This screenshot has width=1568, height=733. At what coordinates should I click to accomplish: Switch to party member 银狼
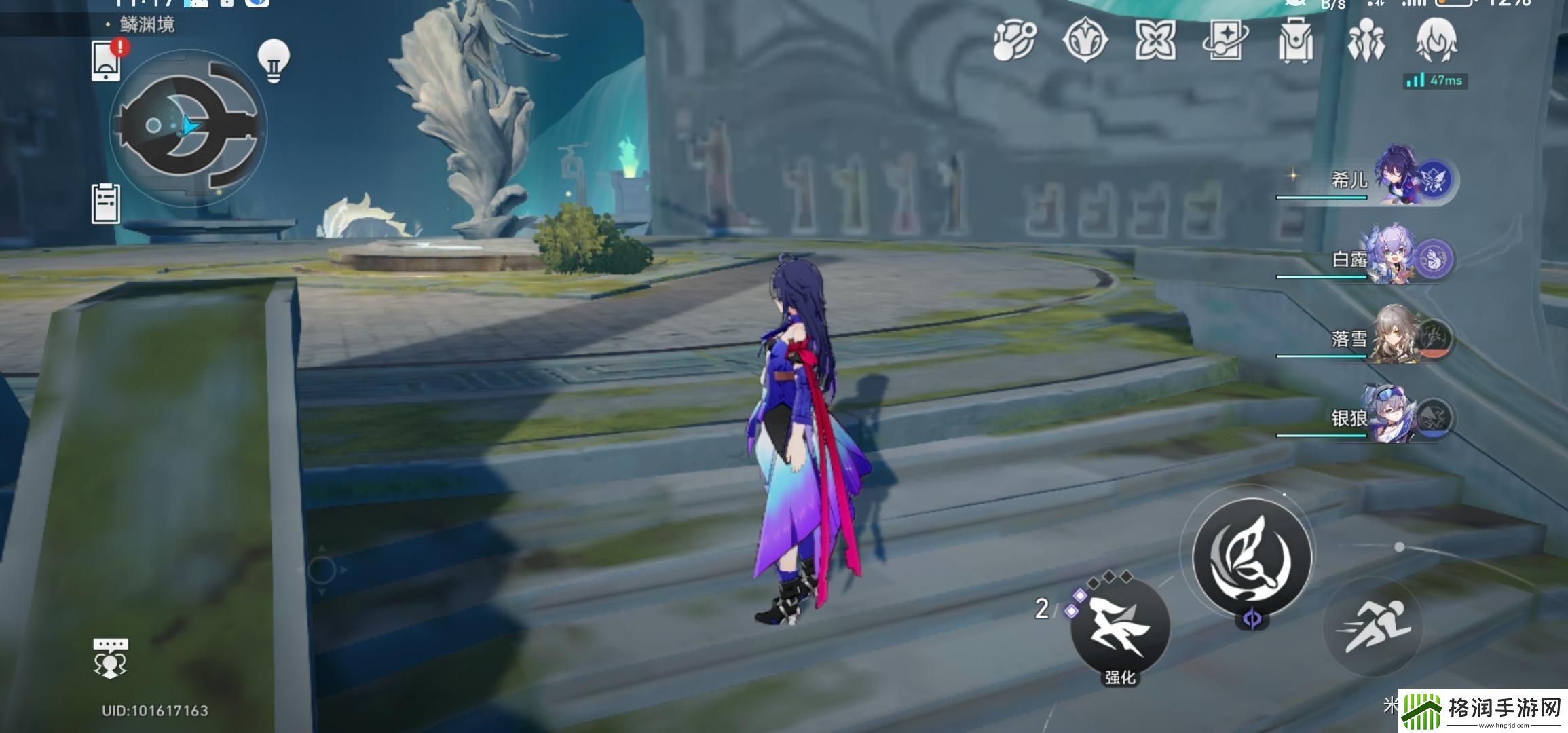[1398, 417]
